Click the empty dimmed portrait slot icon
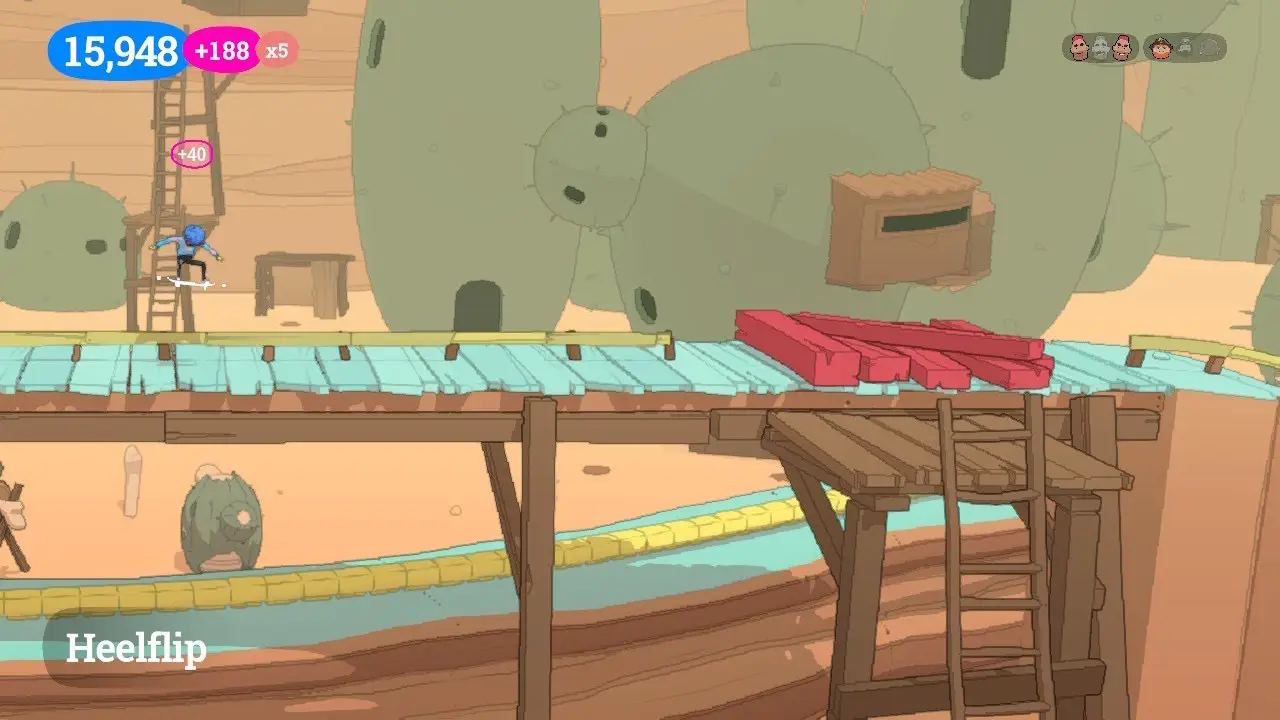The height and width of the screenshot is (720, 1280). coord(1208,46)
